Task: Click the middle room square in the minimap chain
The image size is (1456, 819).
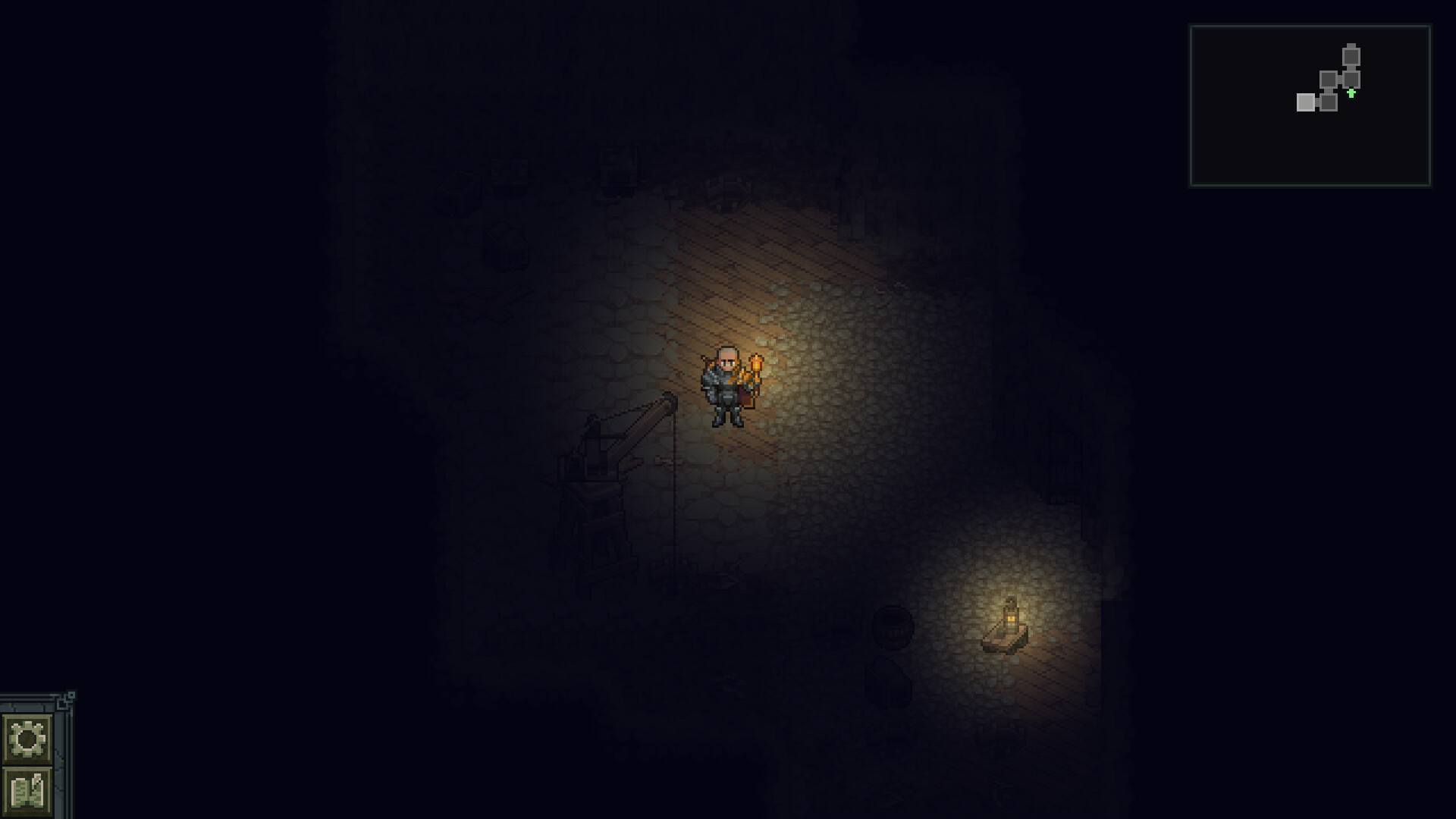Action: tap(1329, 79)
